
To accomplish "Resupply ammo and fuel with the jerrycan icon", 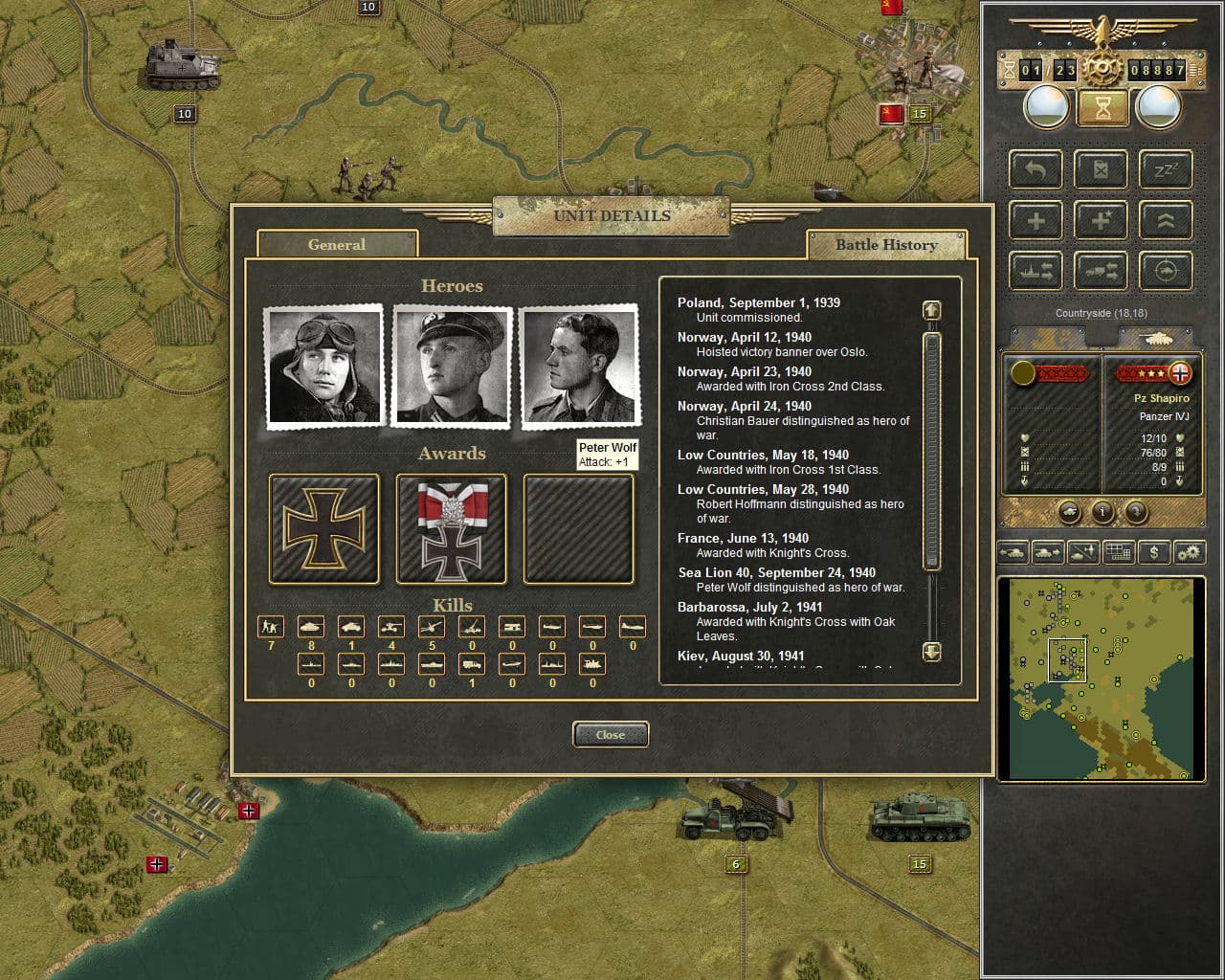I will (x=1101, y=169).
